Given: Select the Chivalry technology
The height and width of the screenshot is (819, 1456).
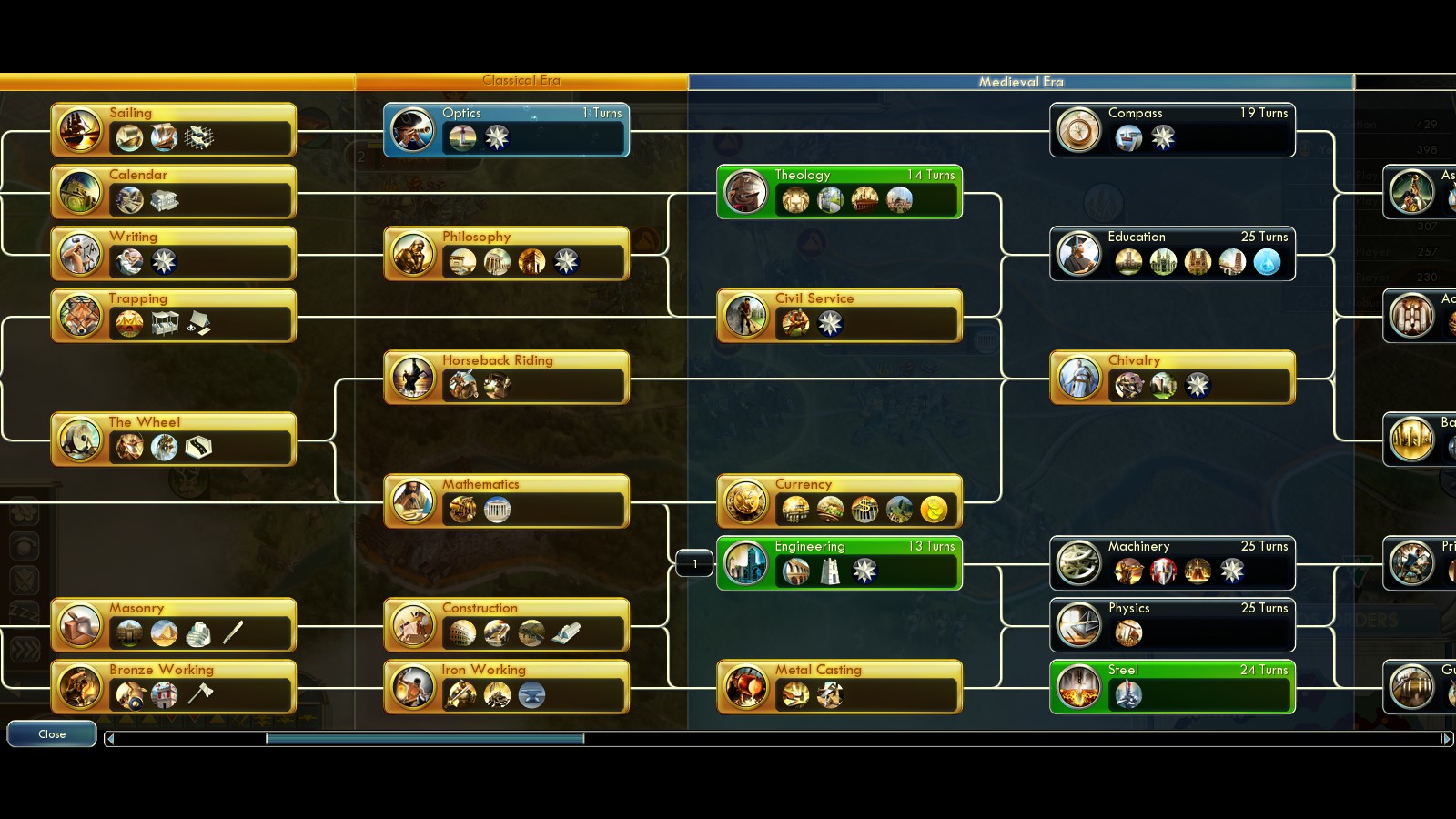Looking at the screenshot, I should point(1172,378).
